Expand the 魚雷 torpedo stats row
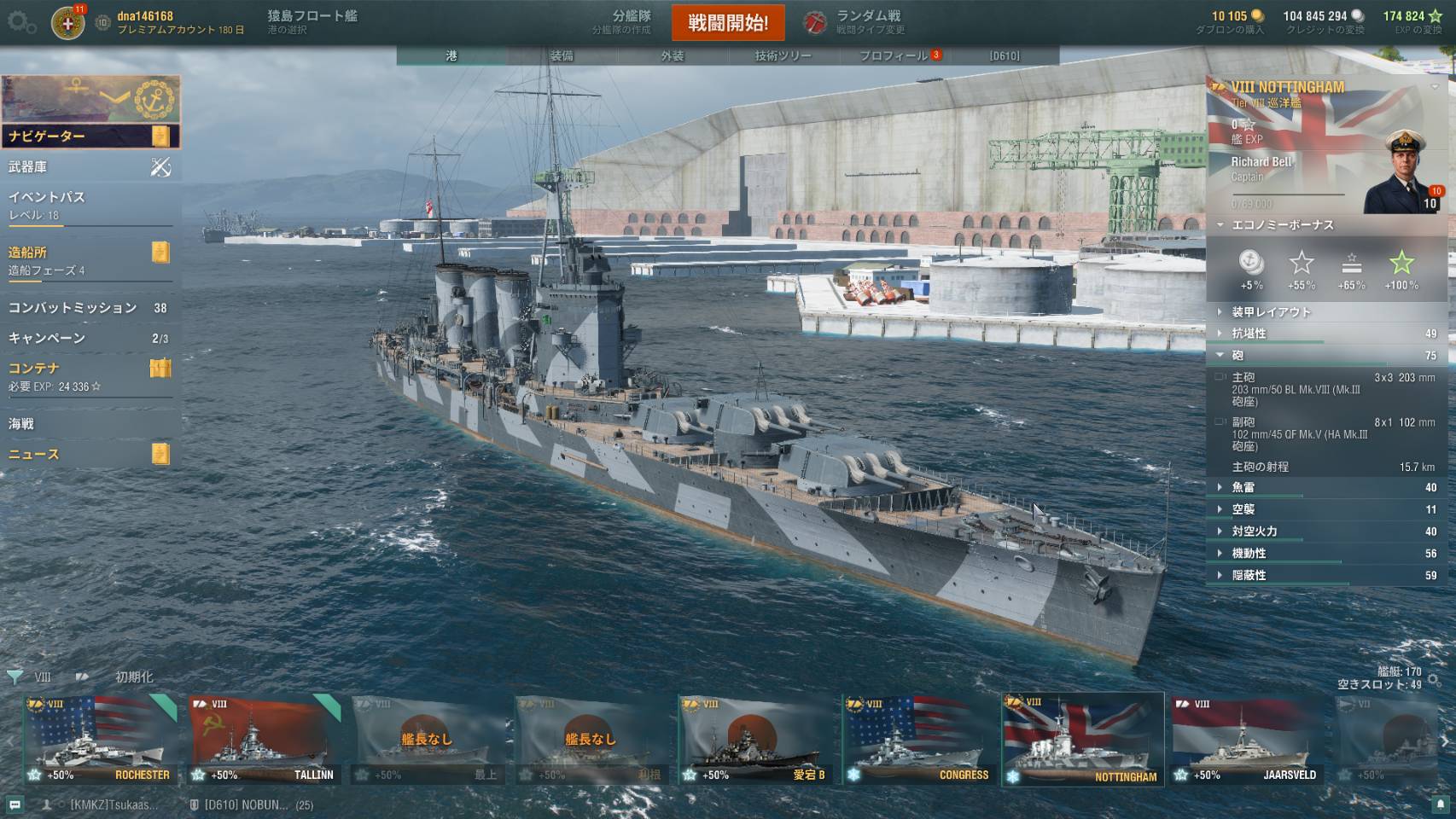 (x=1327, y=487)
